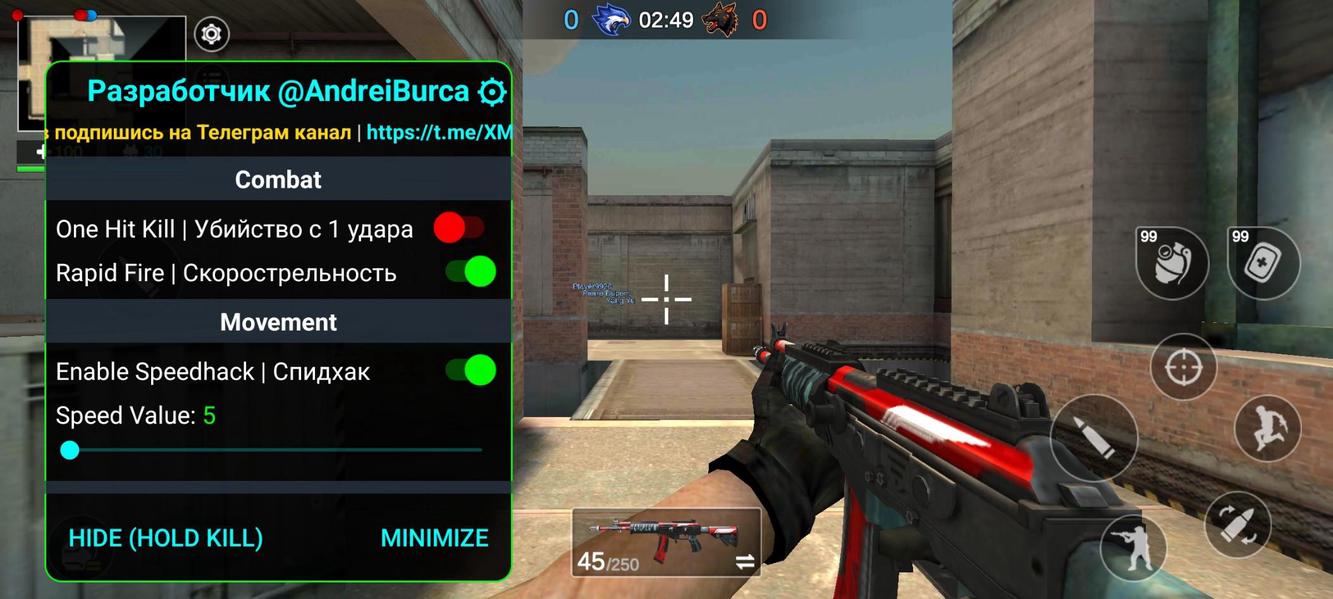Click HIDE (HOLD KILL) button

pos(166,538)
